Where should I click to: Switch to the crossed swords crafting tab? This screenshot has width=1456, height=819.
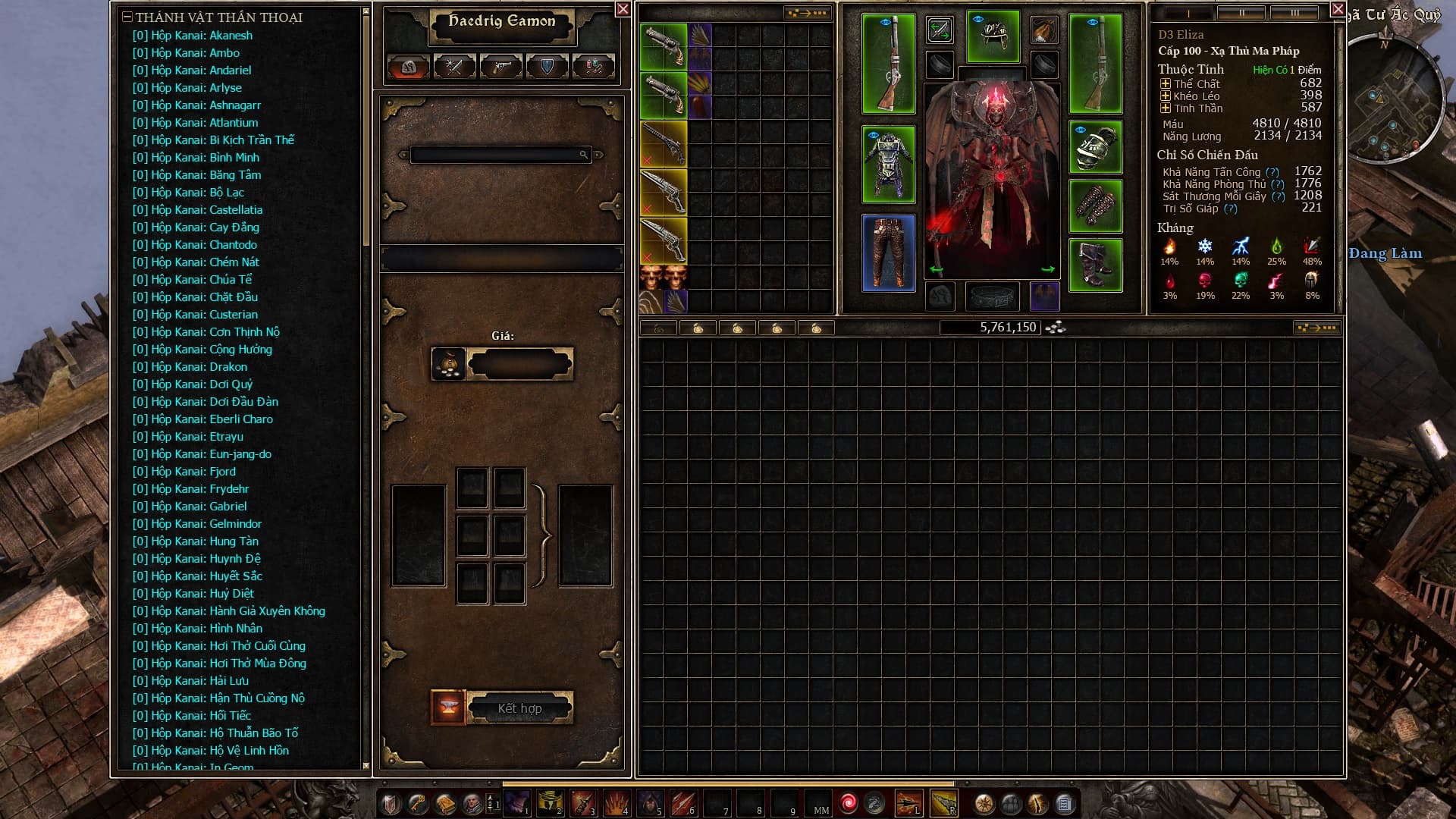click(455, 67)
